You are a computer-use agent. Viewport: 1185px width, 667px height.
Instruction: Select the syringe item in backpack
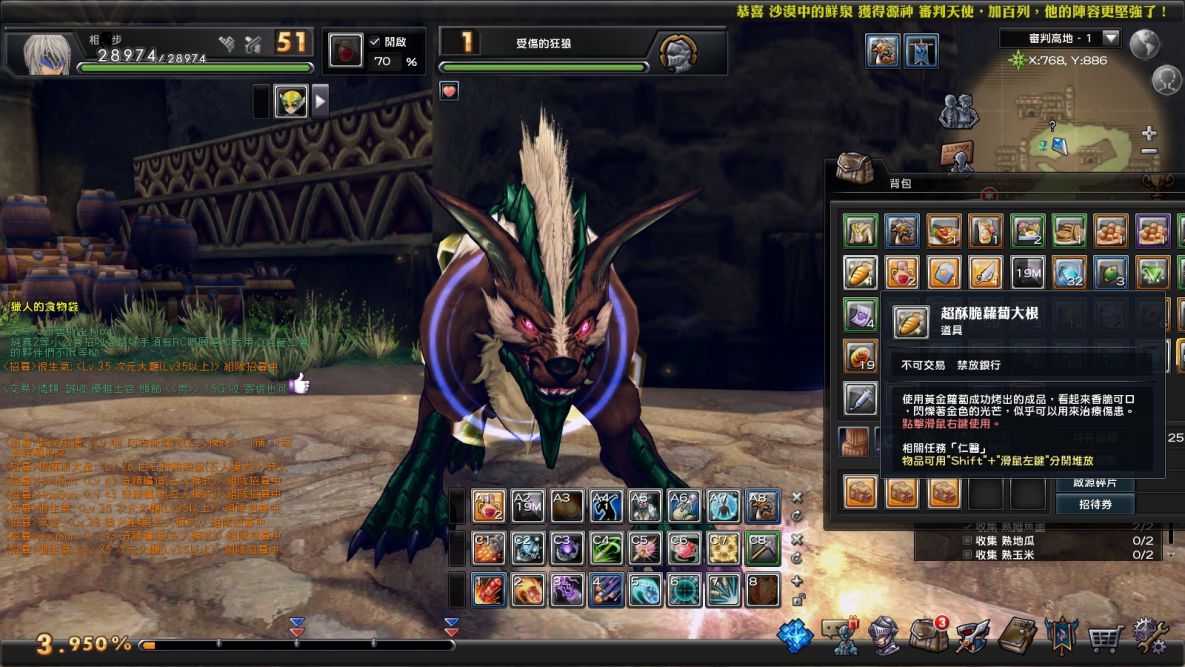[x=860, y=398]
